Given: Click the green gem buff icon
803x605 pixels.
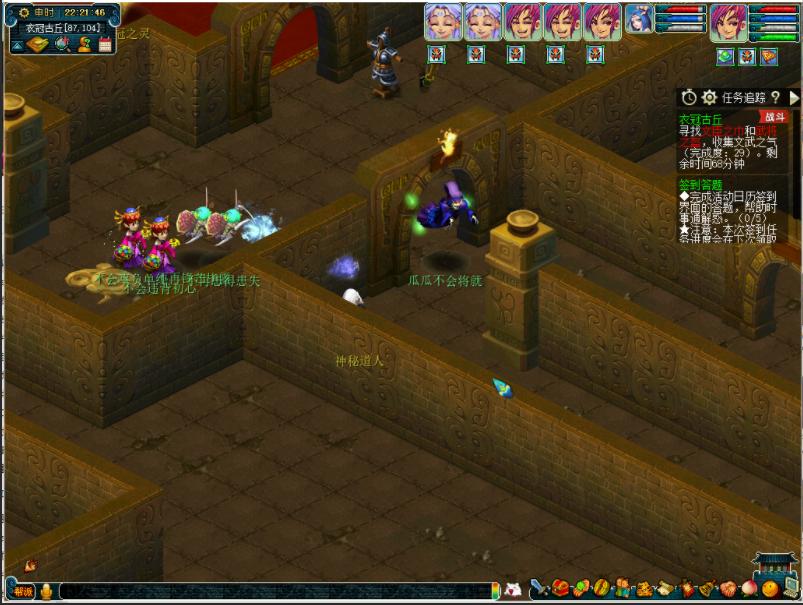Looking at the screenshot, I should [726, 56].
